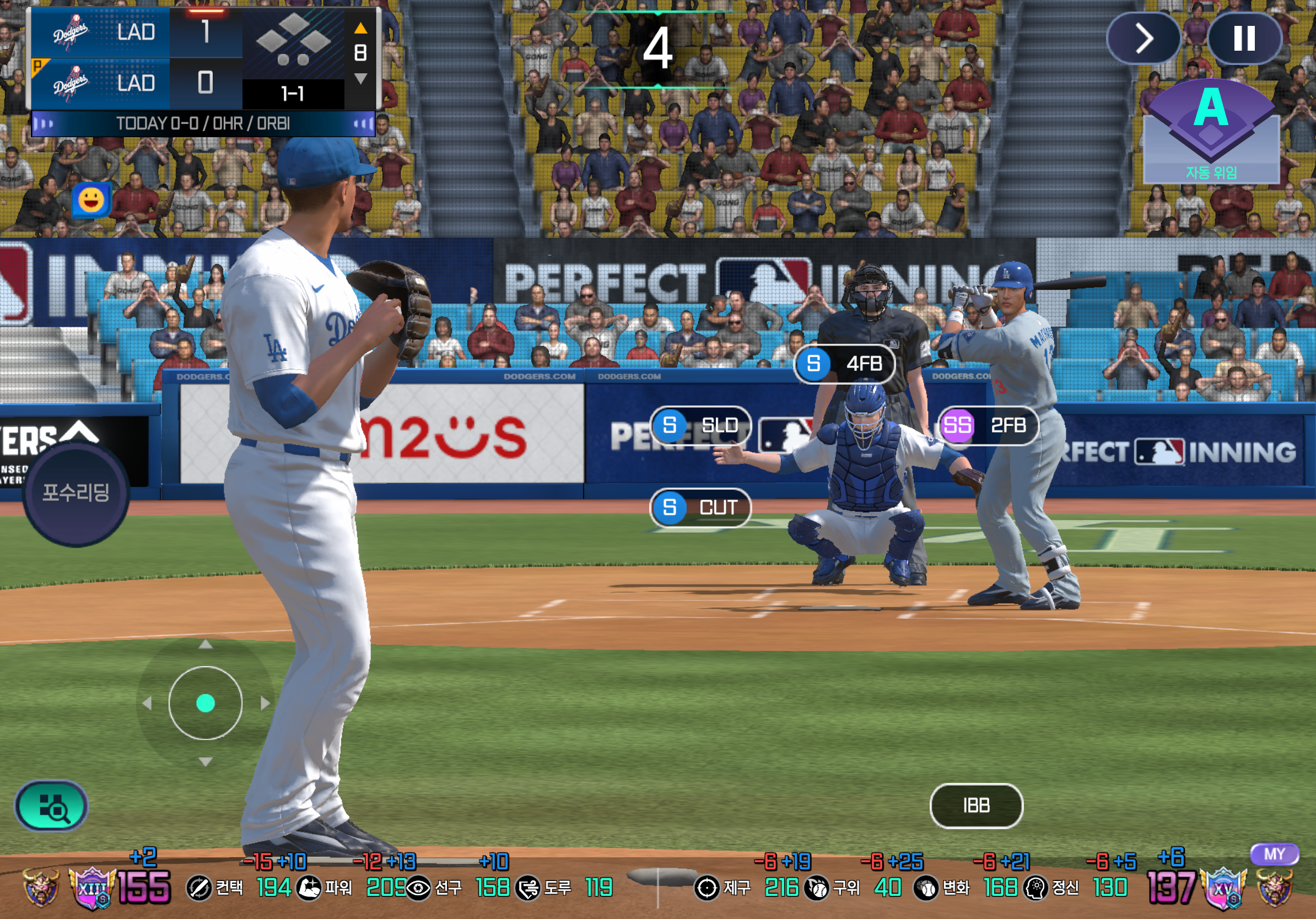This screenshot has height=919, width=1316.
Task: Throw the CUT cutter pitch
Action: pos(700,507)
